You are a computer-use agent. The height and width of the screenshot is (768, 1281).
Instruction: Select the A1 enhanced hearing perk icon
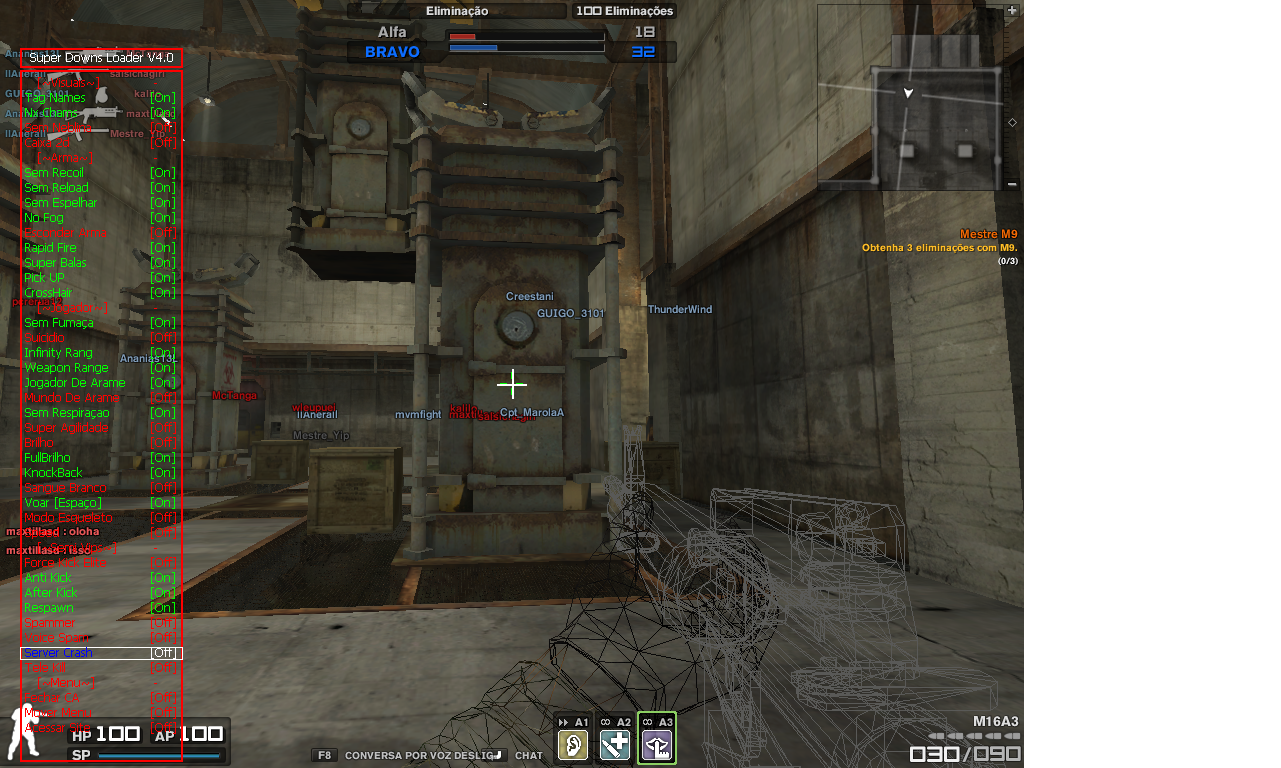pyautogui.click(x=573, y=744)
